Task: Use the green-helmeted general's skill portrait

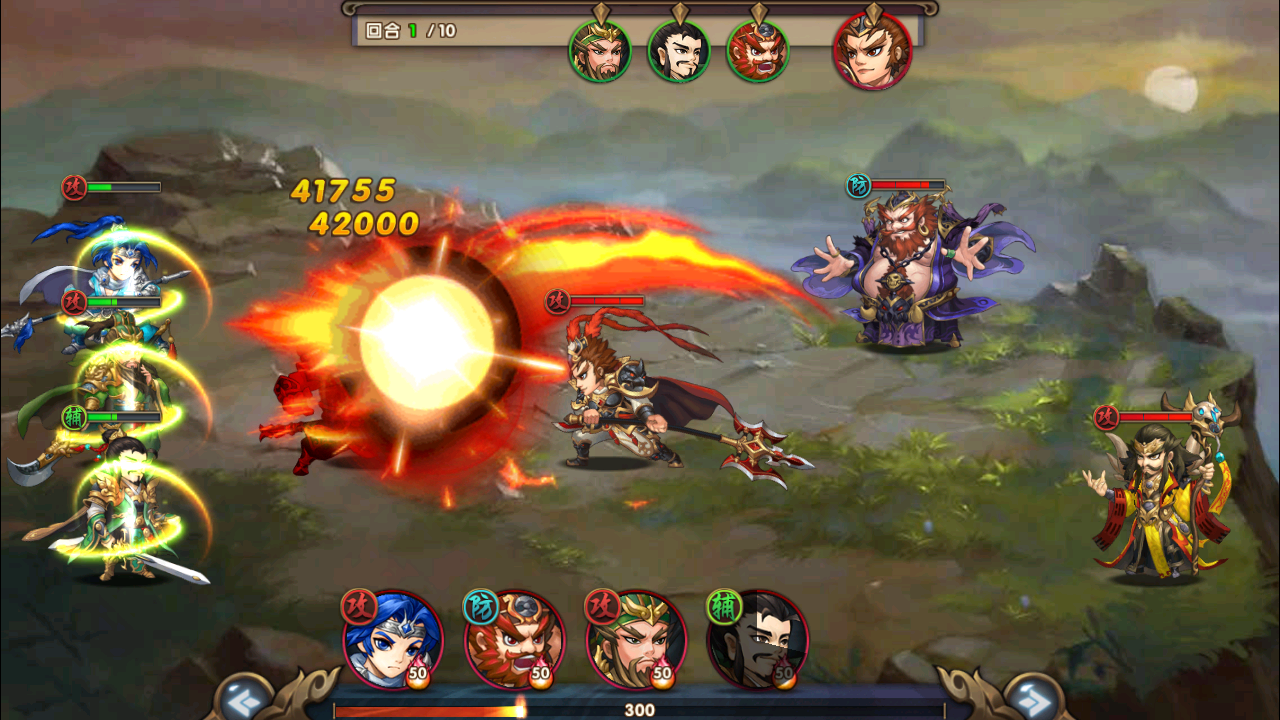Action: coord(636,640)
